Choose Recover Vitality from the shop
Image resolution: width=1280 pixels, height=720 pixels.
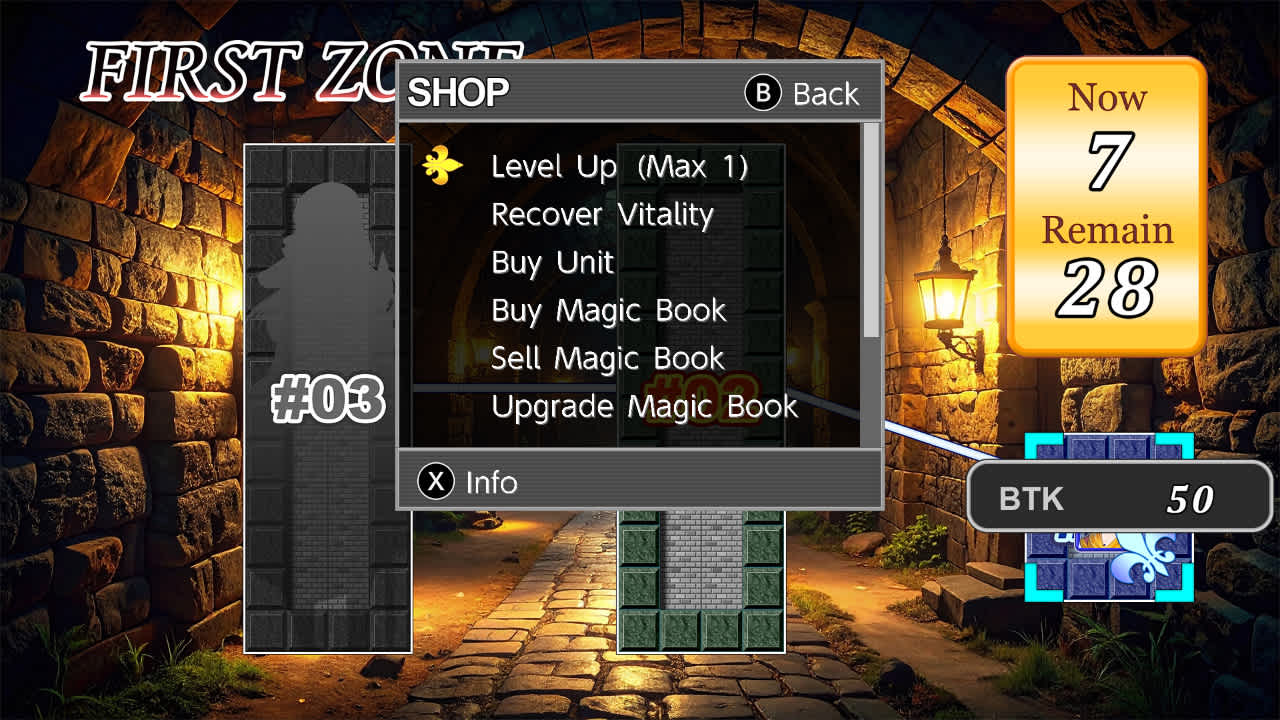601,214
